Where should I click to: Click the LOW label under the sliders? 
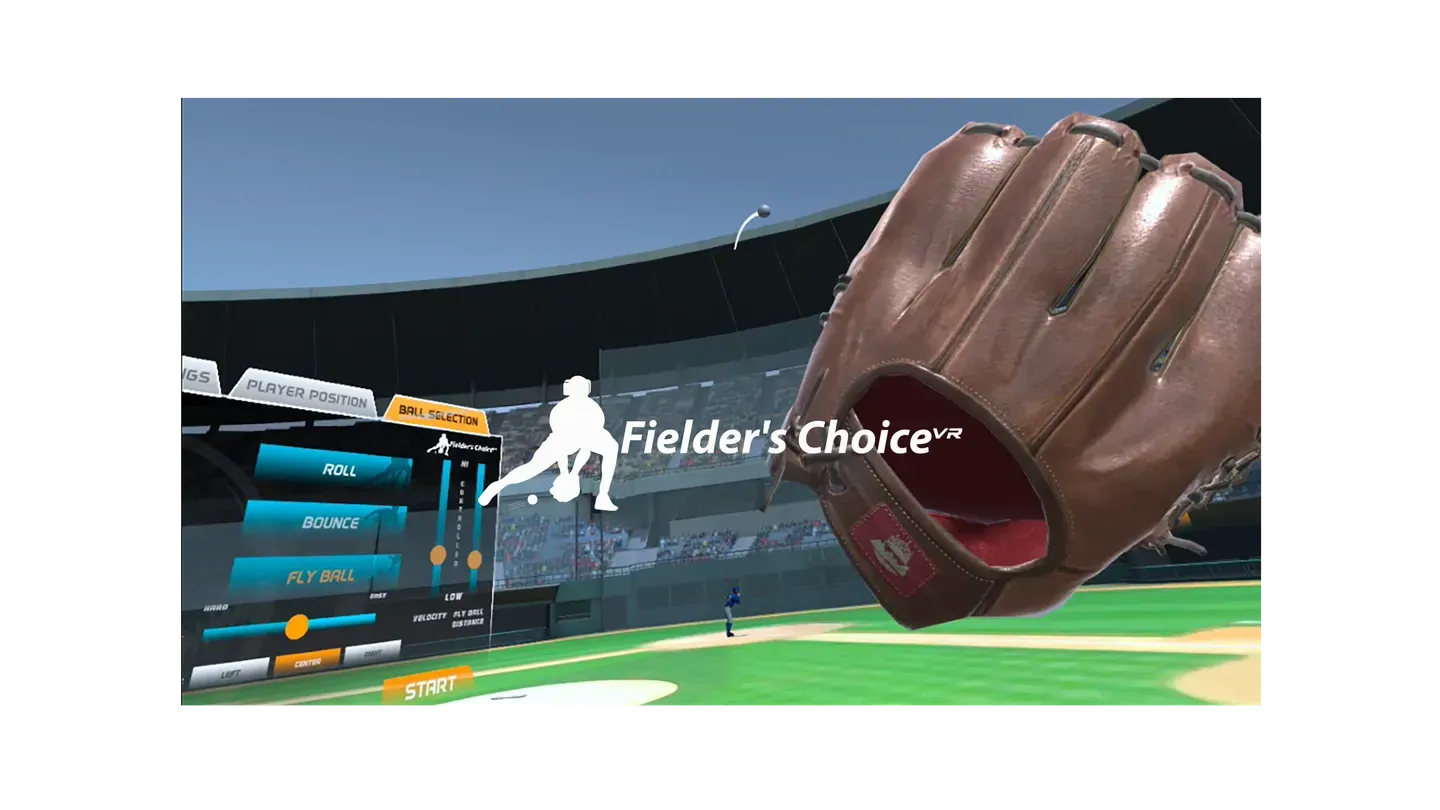point(453,597)
